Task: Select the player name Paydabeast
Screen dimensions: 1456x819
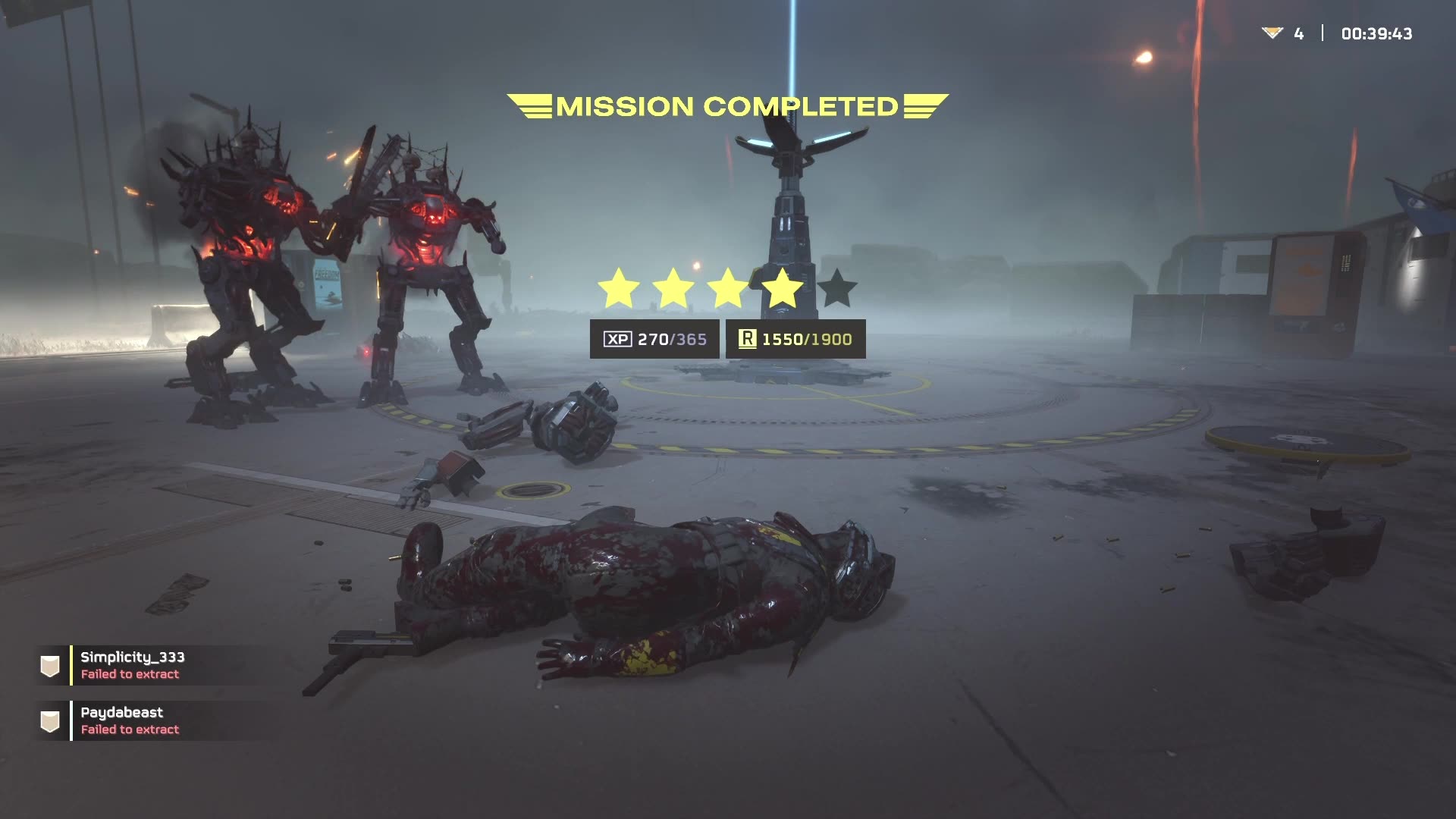Action: pos(121,712)
